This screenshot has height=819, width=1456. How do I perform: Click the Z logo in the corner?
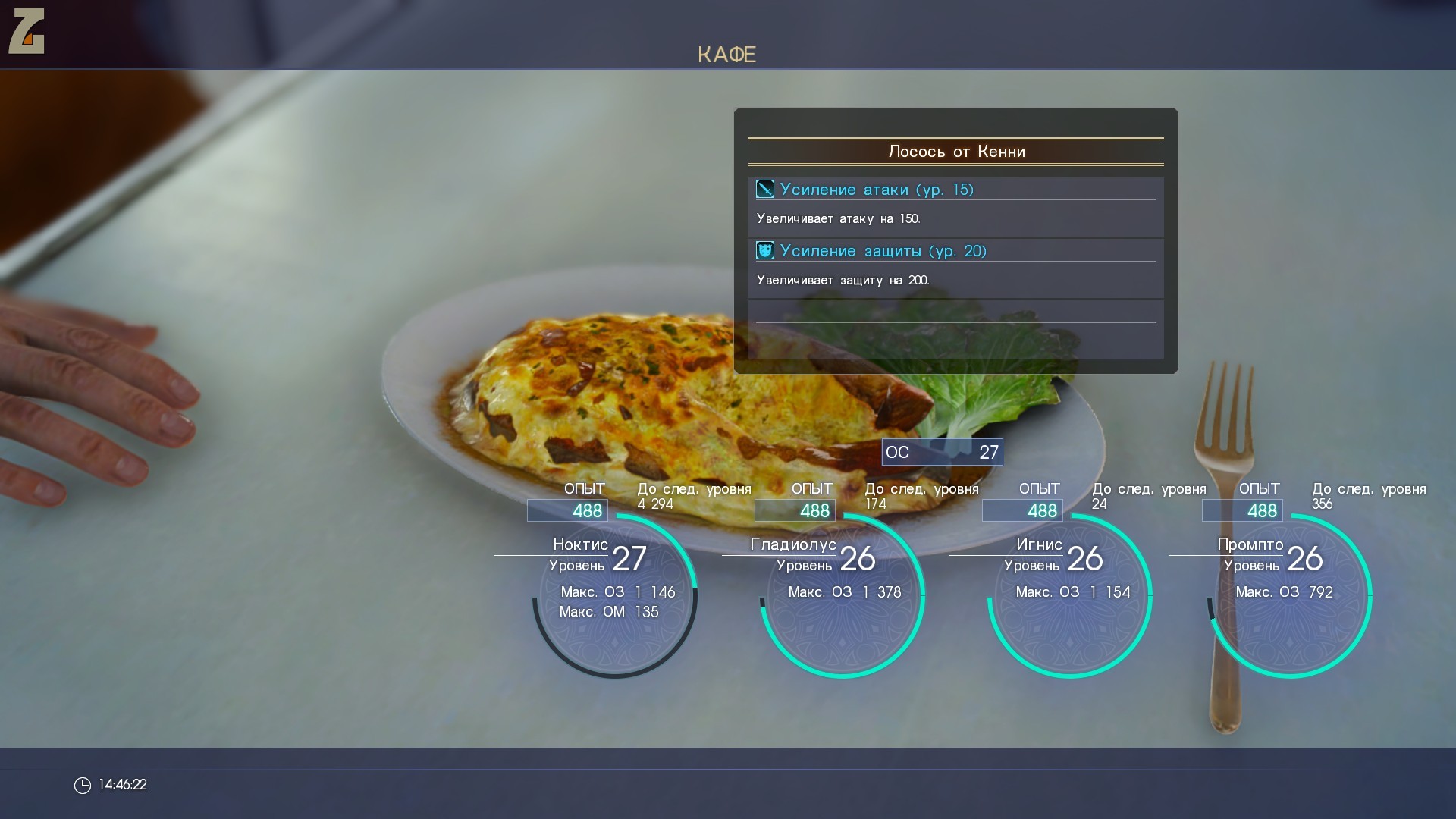tap(27, 31)
